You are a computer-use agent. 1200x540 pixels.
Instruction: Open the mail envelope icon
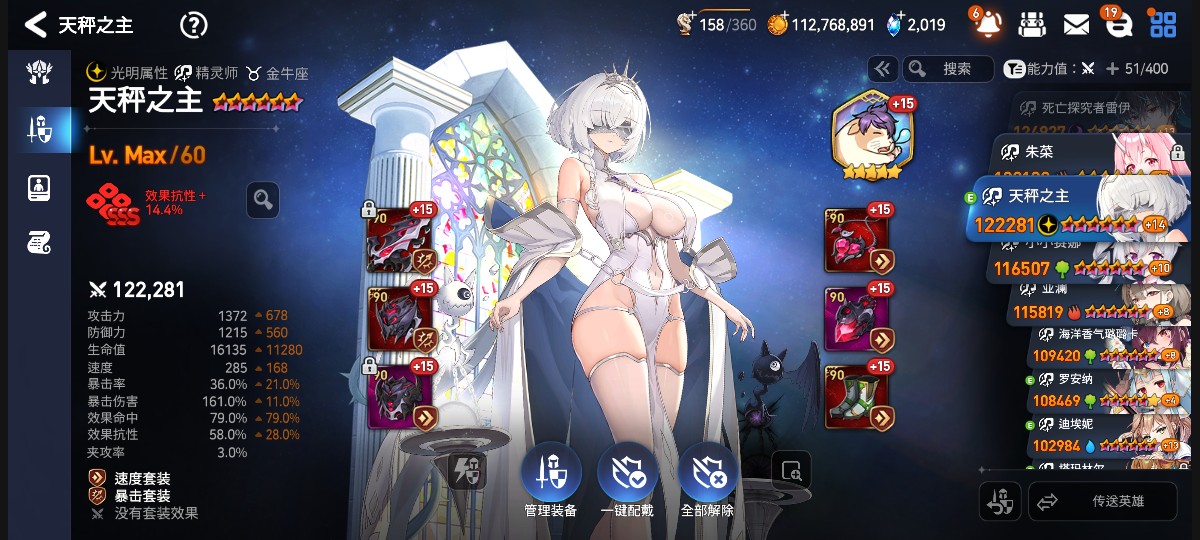[x=1076, y=24]
